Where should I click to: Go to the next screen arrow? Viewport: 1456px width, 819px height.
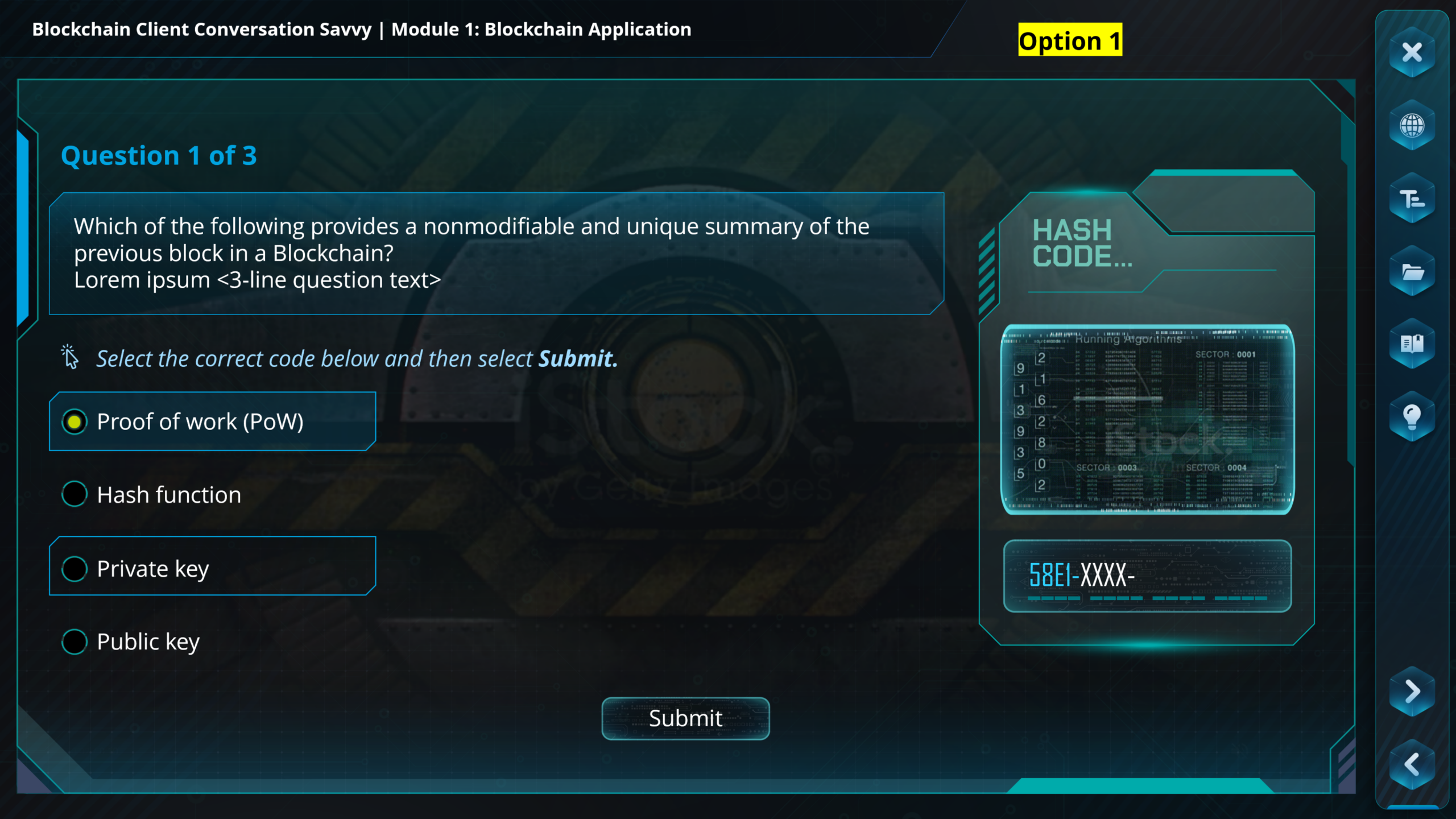coord(1412,692)
